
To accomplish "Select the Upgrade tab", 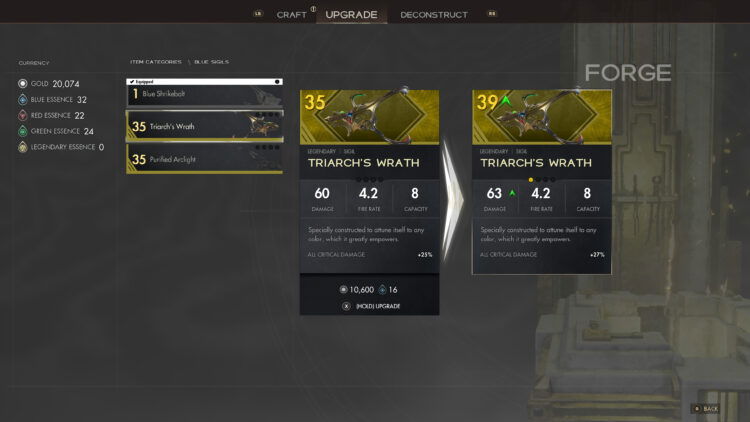I will pyautogui.click(x=351, y=15).
